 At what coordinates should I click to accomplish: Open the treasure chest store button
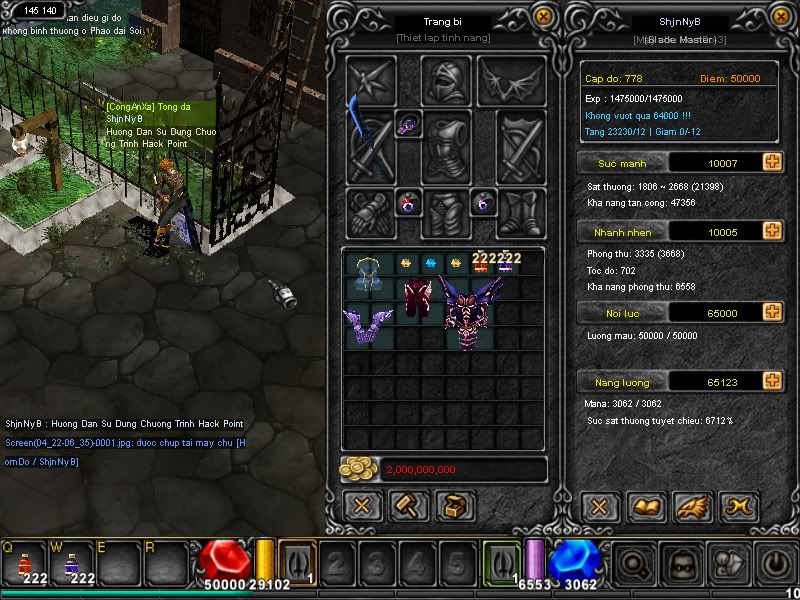(455, 506)
